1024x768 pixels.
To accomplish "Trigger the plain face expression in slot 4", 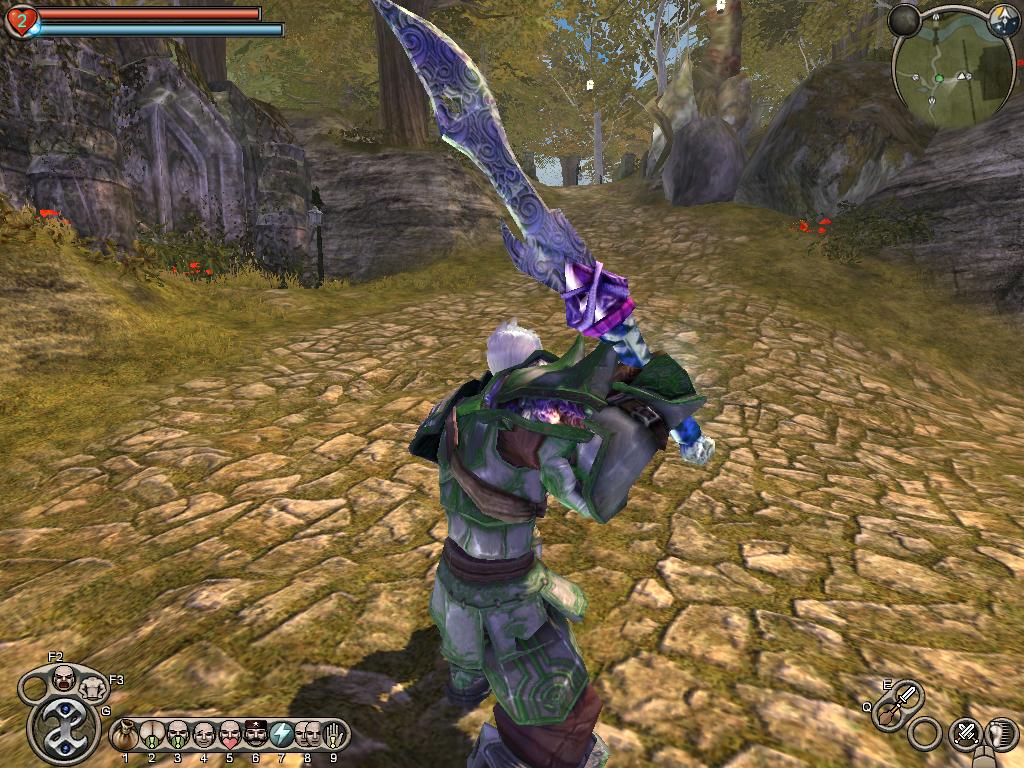I will point(203,734).
